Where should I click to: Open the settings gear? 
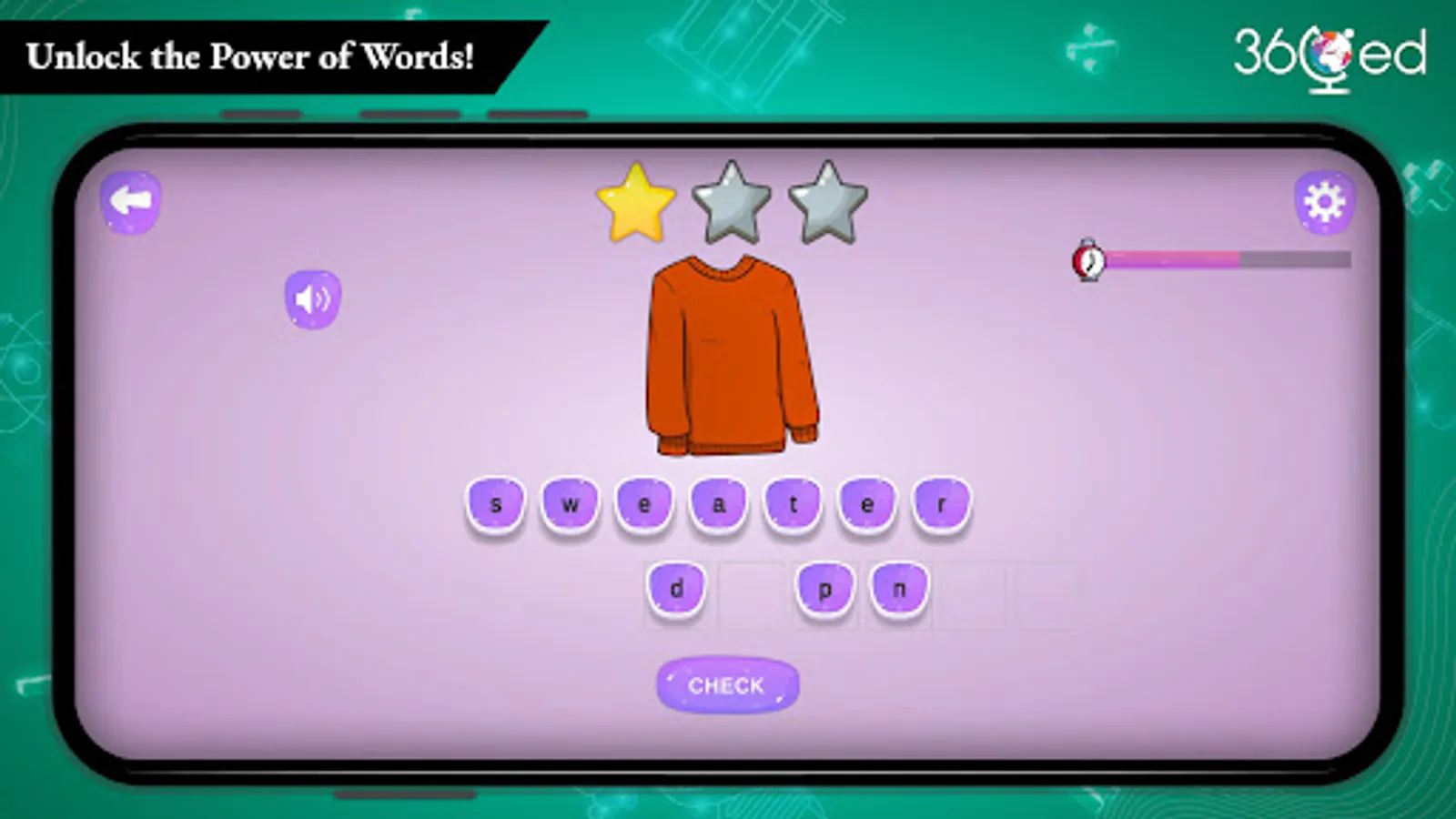[x=1325, y=202]
